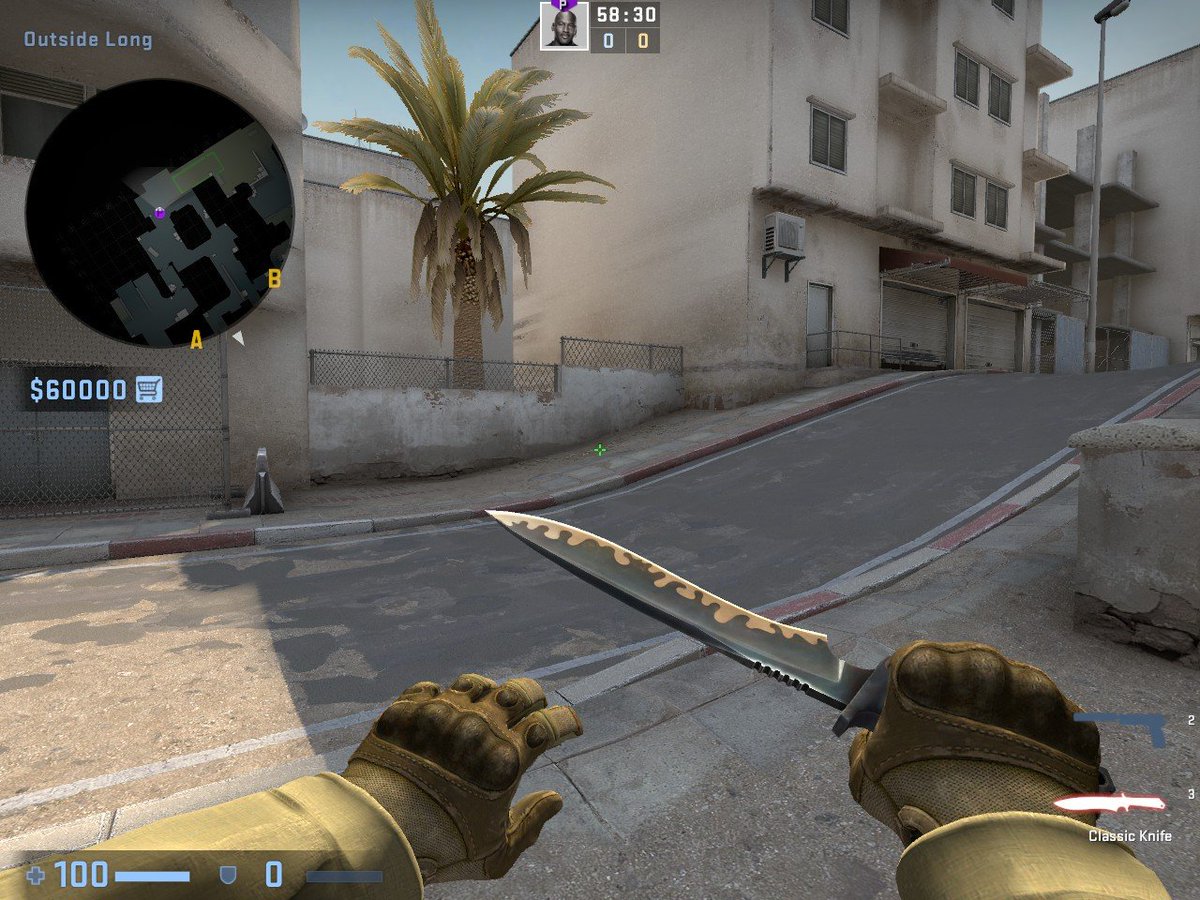This screenshot has width=1200, height=900.
Task: Click bombsite B marker on radar
Action: [274, 279]
